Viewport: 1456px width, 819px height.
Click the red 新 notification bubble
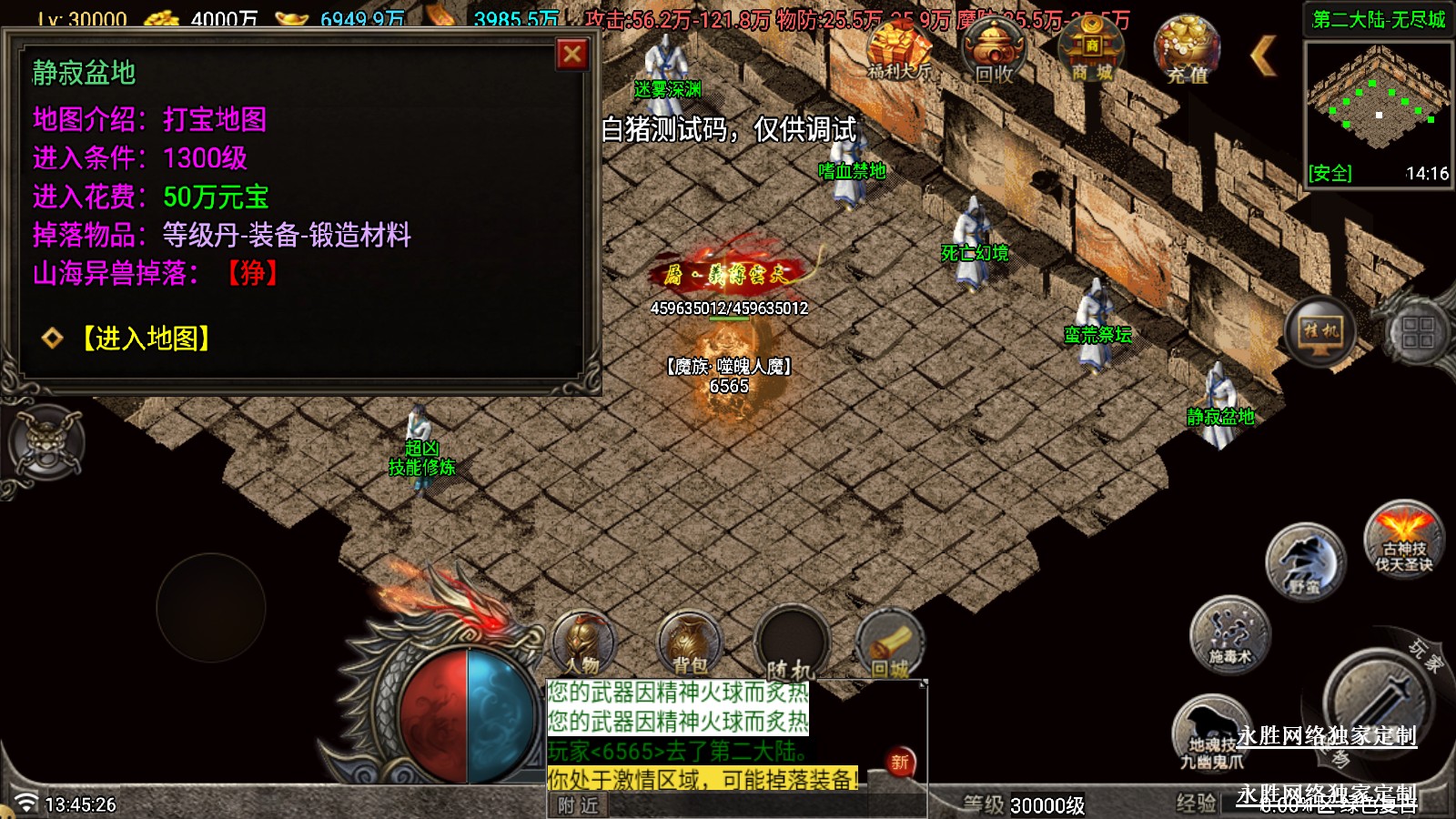pos(900,763)
